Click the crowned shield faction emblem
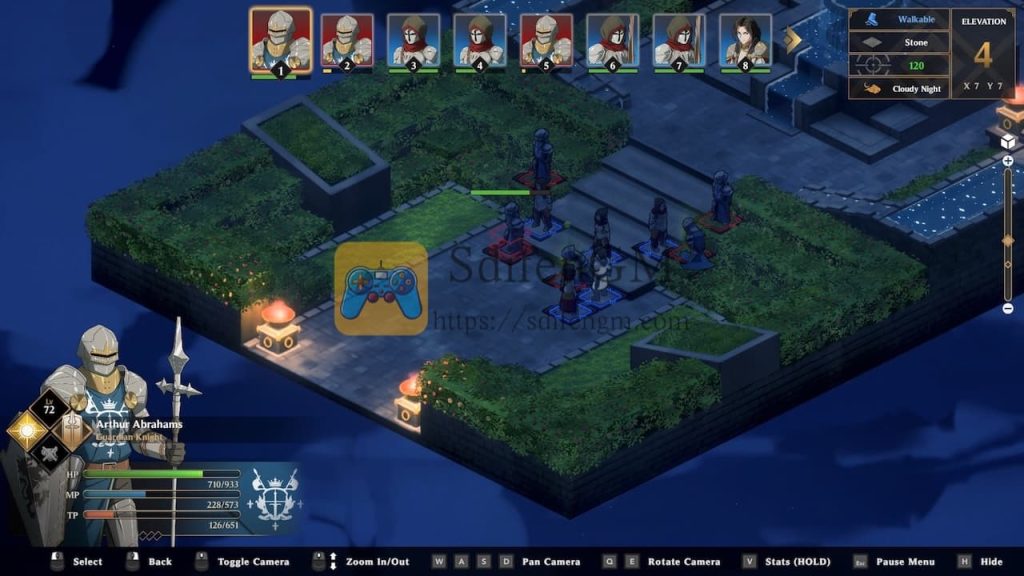1024x576 pixels. pos(274,493)
